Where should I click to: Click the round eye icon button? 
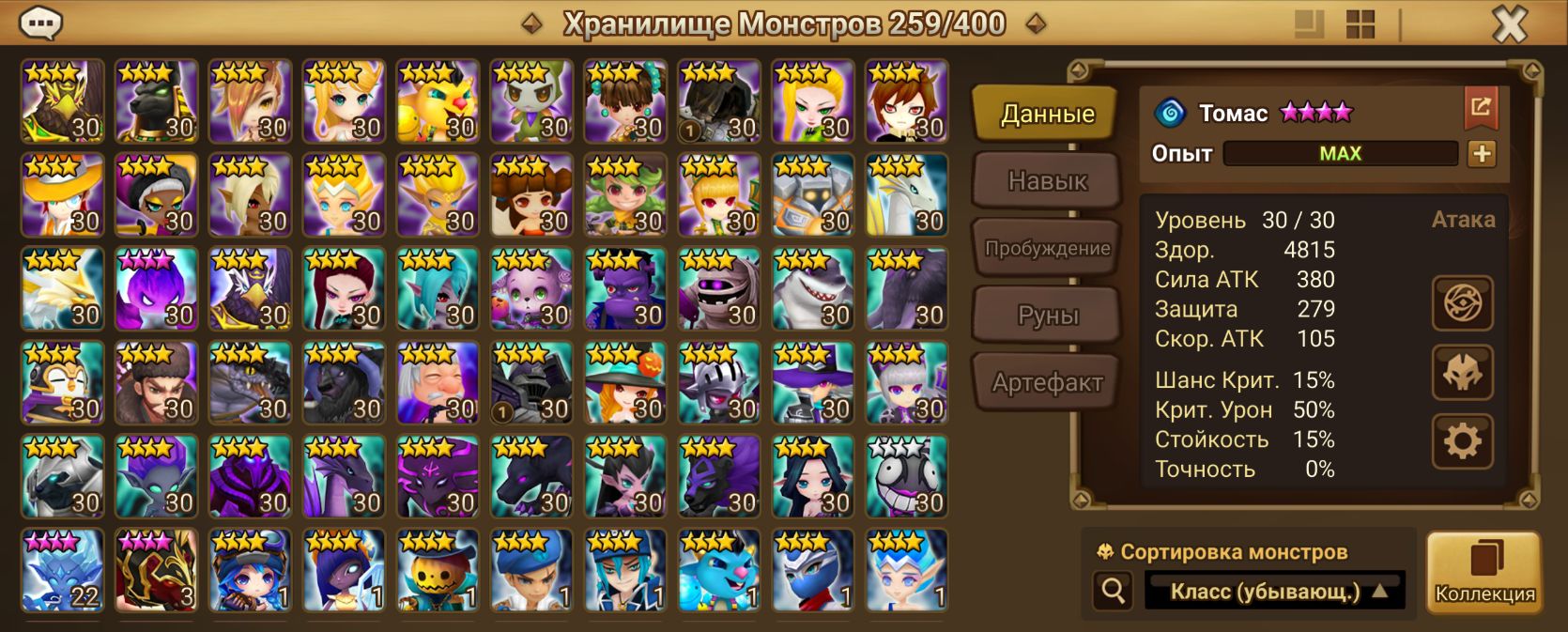(x=1461, y=302)
